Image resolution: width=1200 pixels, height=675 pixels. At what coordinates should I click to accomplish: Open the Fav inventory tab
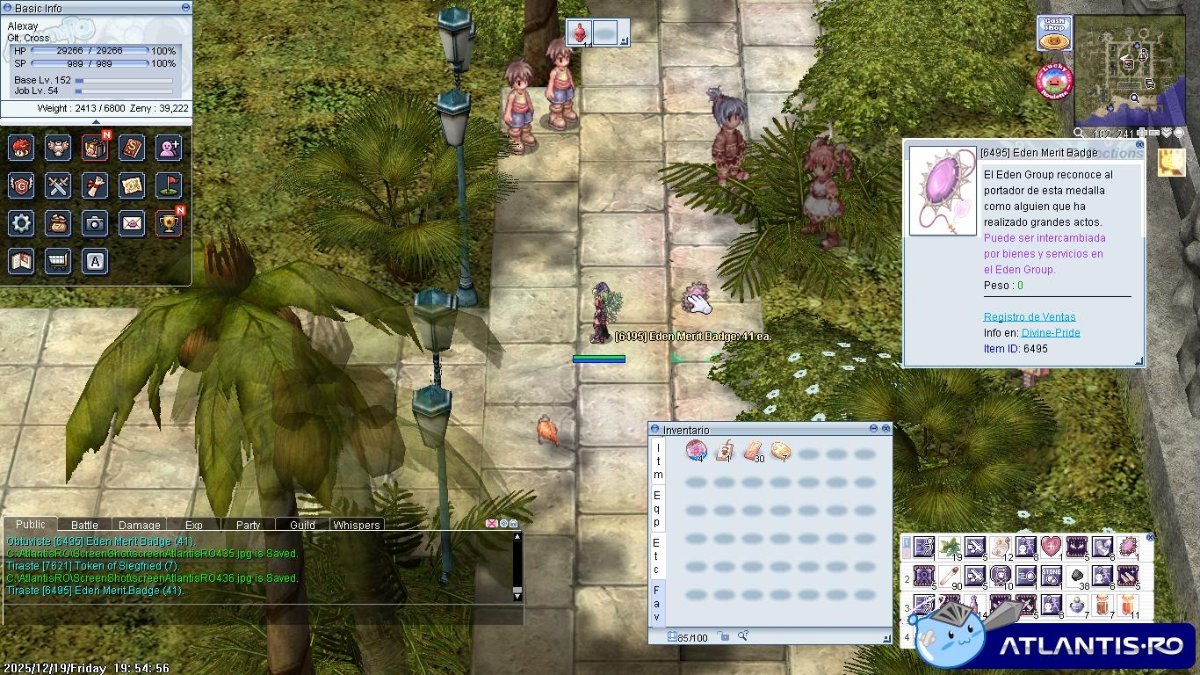[x=657, y=604]
